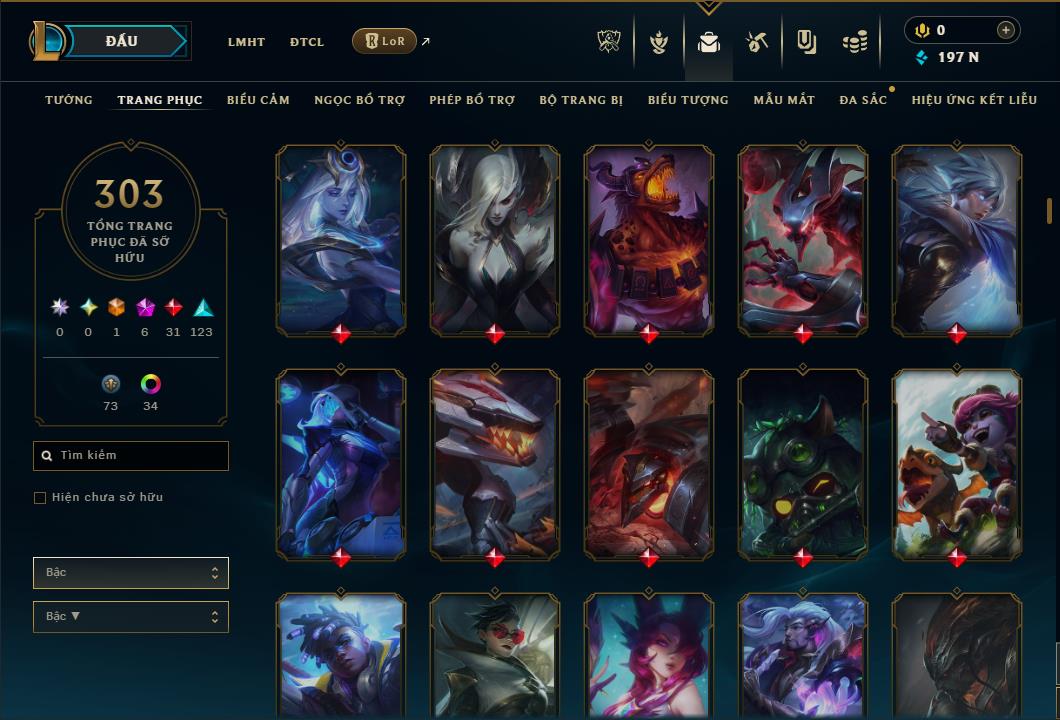
Task: Click the Tìm kiếm search box
Action: [131, 456]
